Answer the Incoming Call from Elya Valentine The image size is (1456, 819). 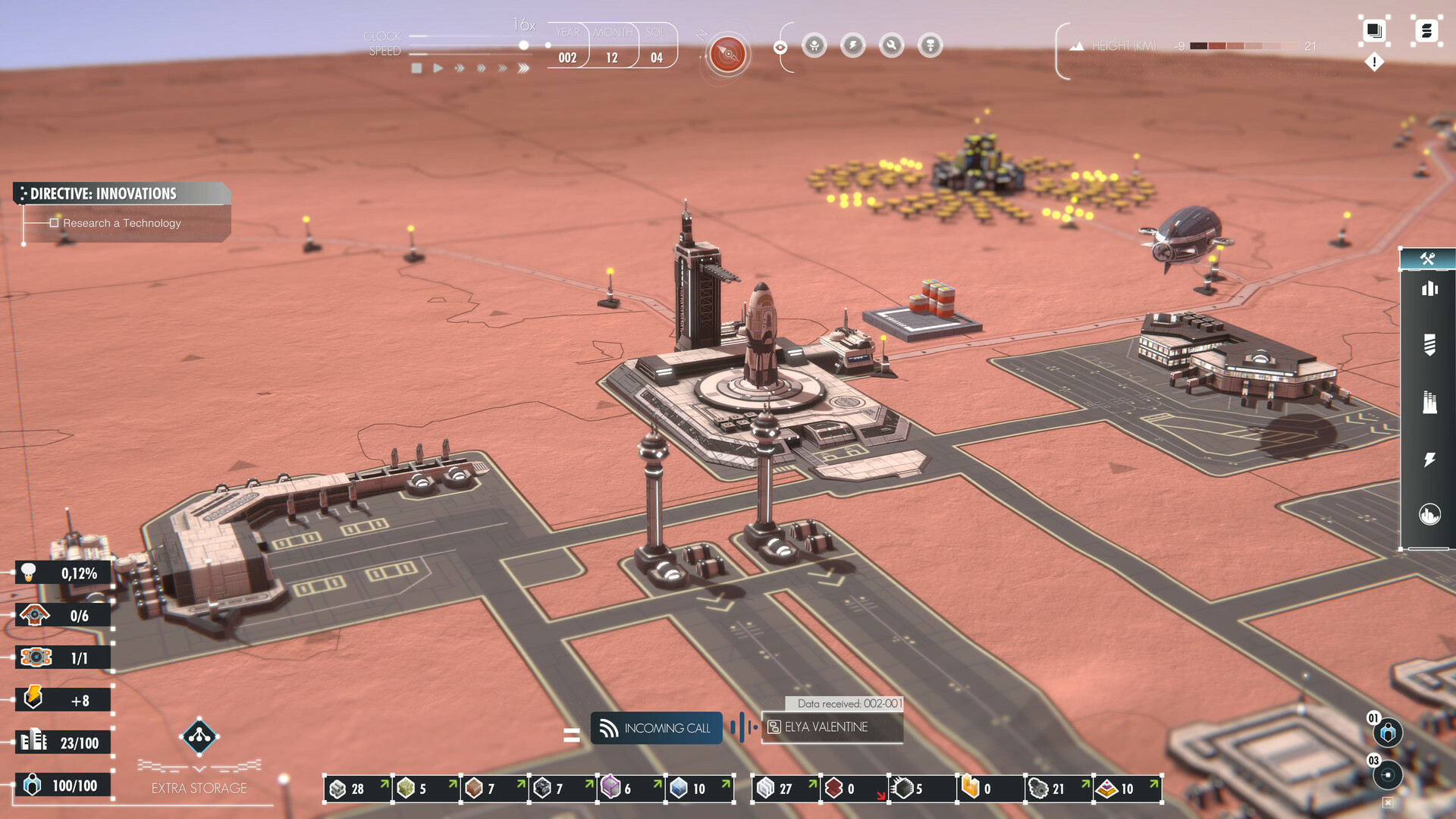click(x=655, y=728)
